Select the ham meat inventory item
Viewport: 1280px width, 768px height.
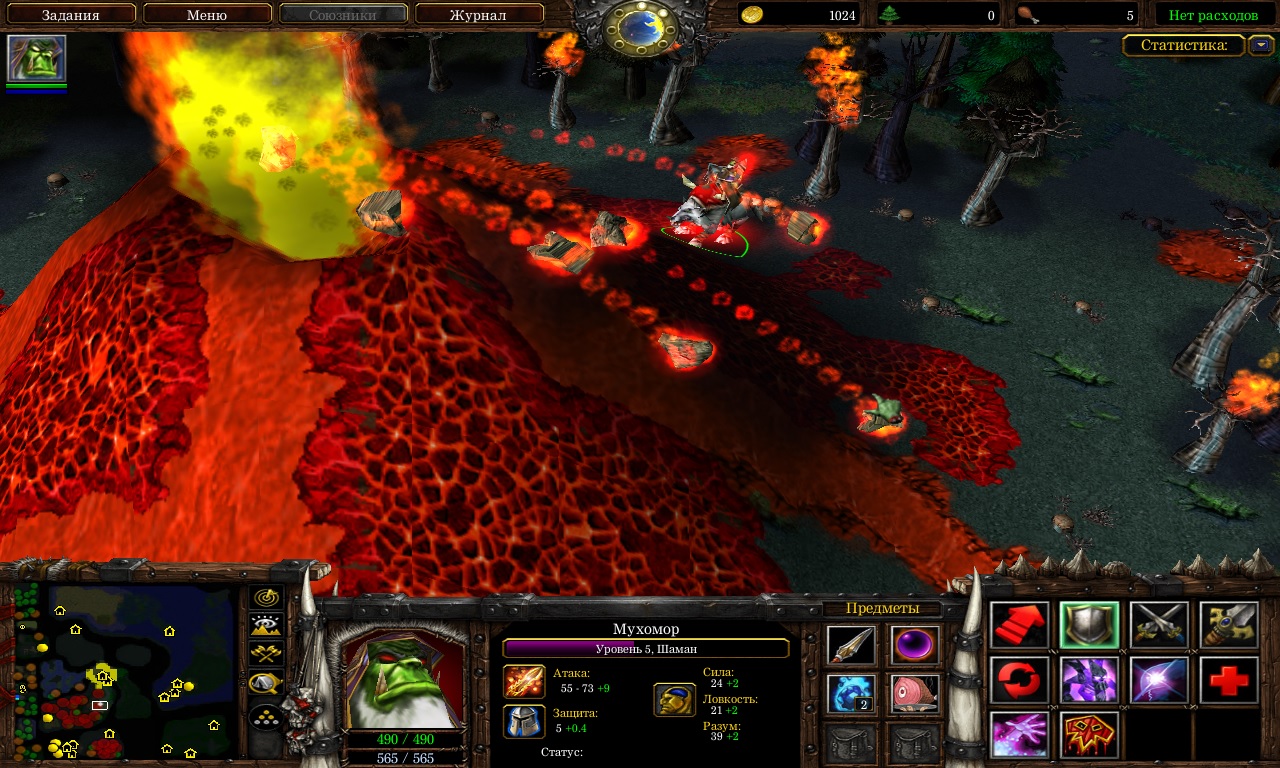(x=915, y=694)
